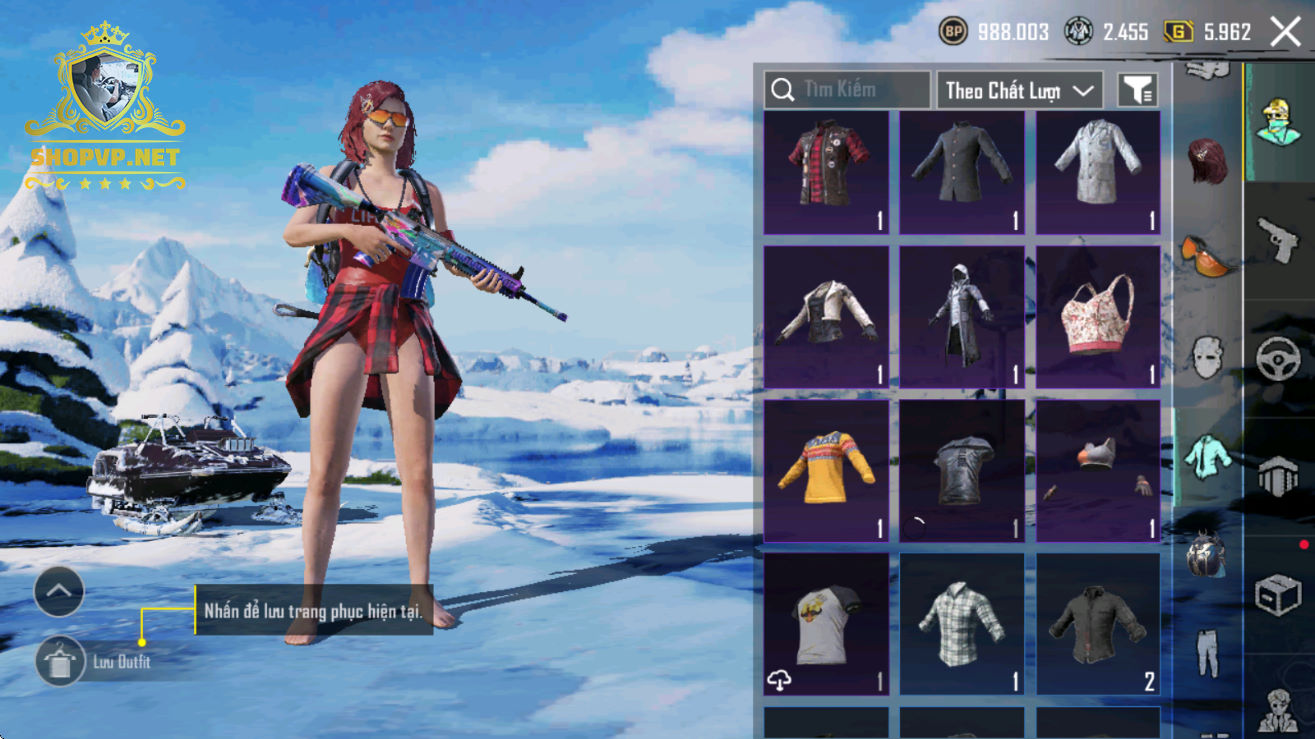Image resolution: width=1315 pixels, height=739 pixels.
Task: Save the current outfit with Lưu Outfit
Action: pyautogui.click(x=61, y=661)
